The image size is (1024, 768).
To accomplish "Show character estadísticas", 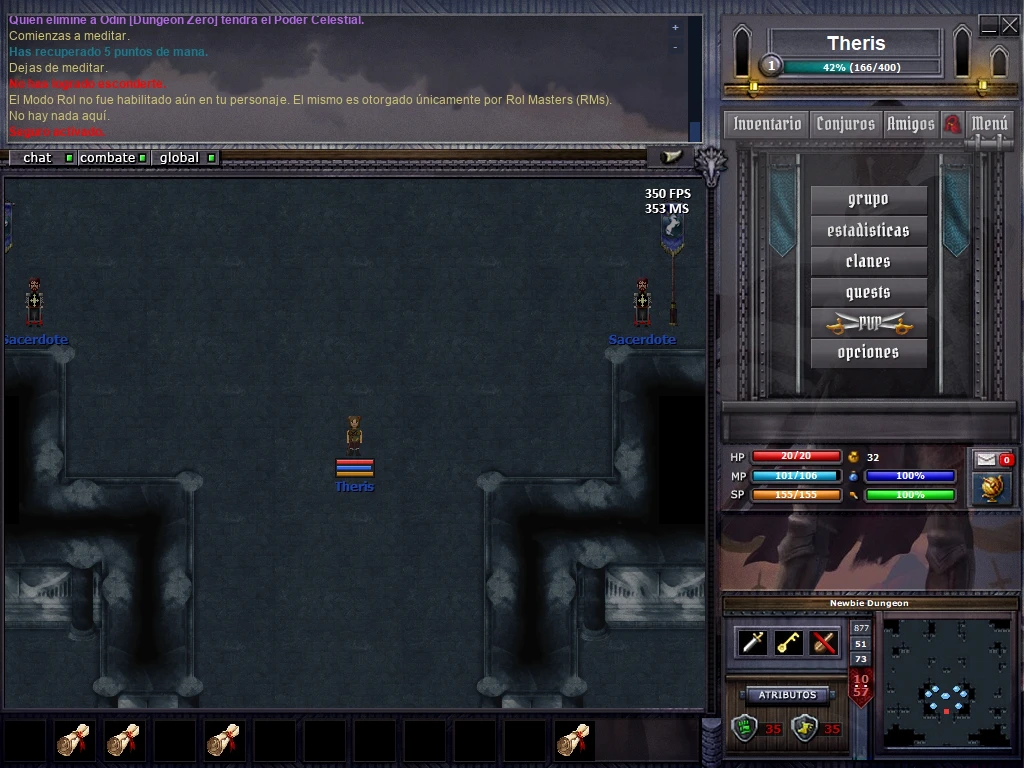I will (868, 230).
